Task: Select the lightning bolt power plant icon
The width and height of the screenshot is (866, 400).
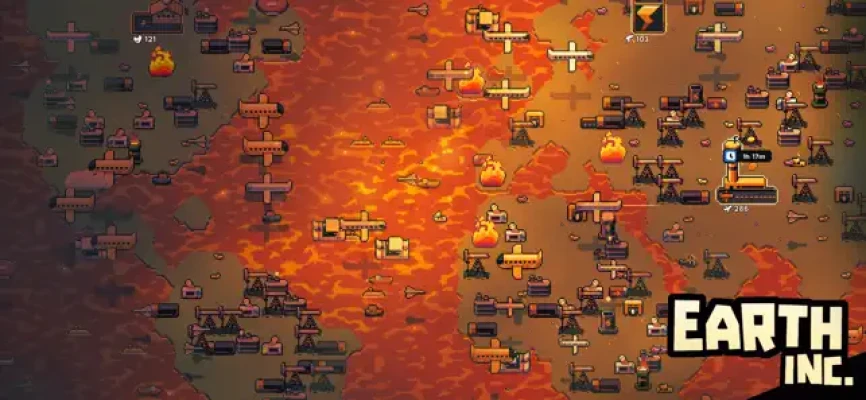Action: 647,17
